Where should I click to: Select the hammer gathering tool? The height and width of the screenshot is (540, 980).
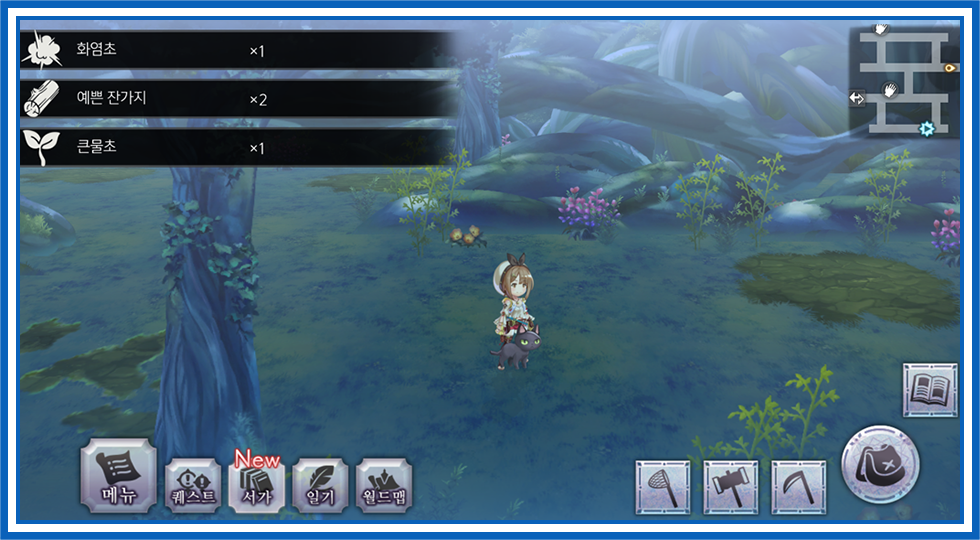[x=731, y=487]
